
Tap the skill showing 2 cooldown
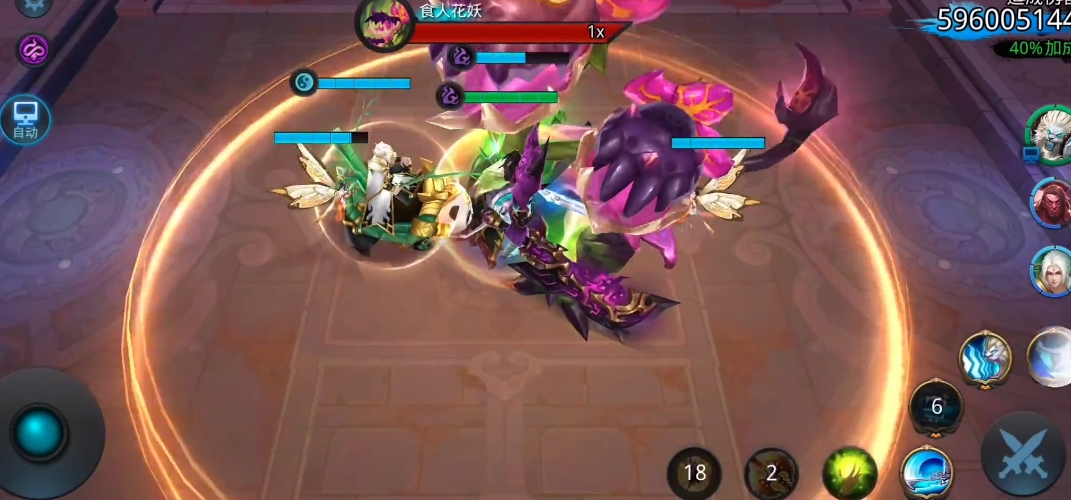click(772, 473)
